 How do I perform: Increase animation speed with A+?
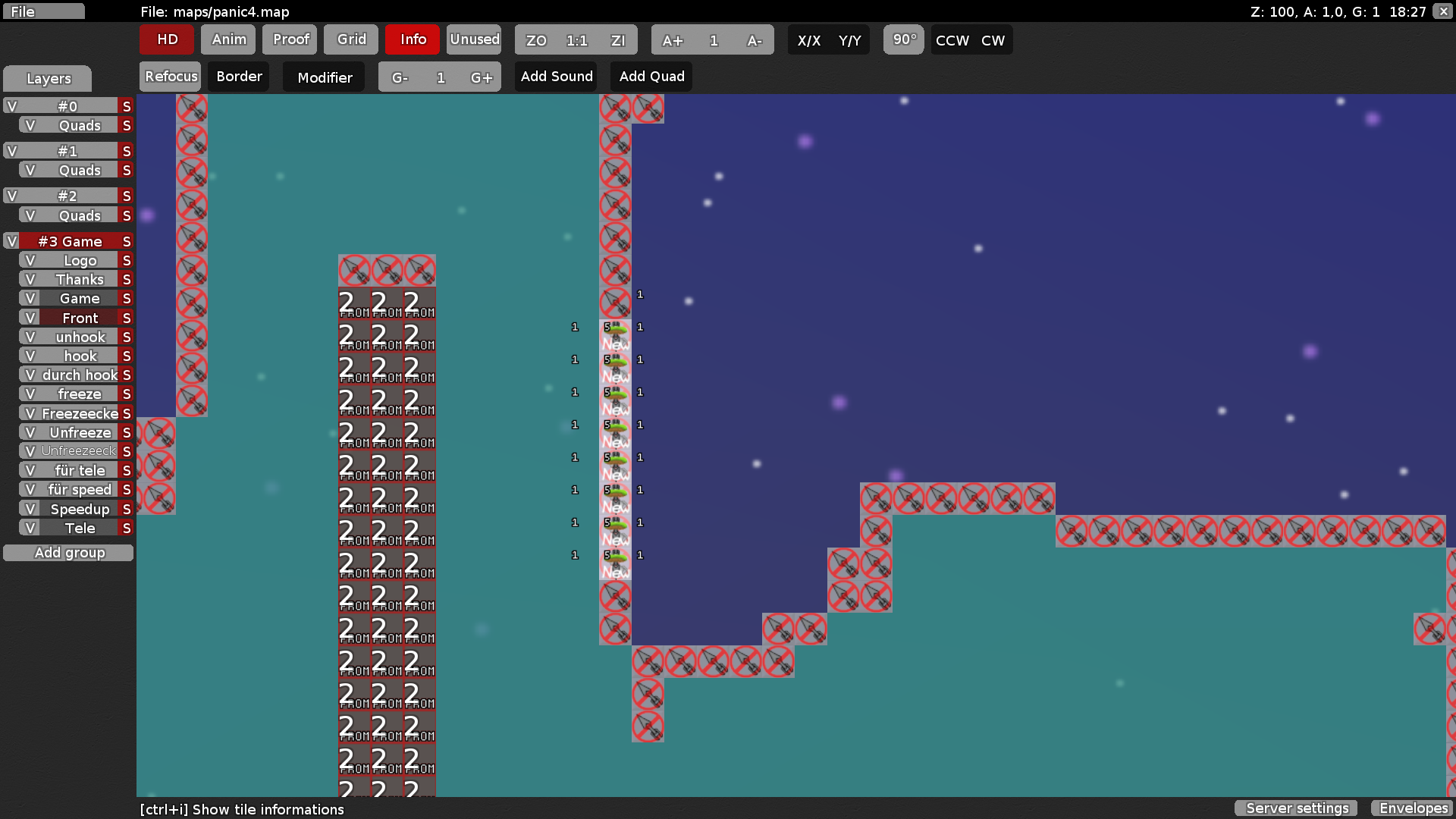673,40
